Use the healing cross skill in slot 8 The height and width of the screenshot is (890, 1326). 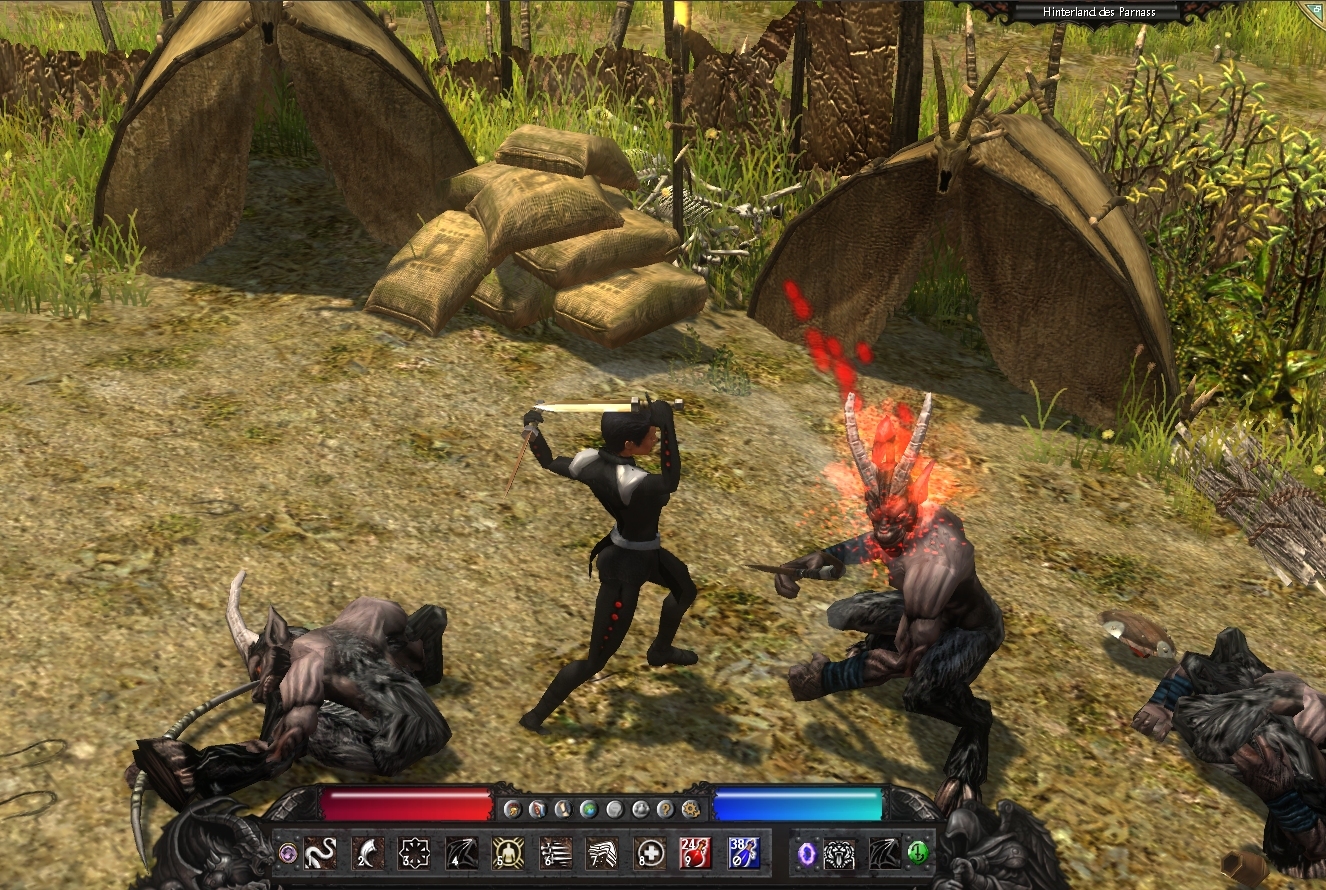649,853
